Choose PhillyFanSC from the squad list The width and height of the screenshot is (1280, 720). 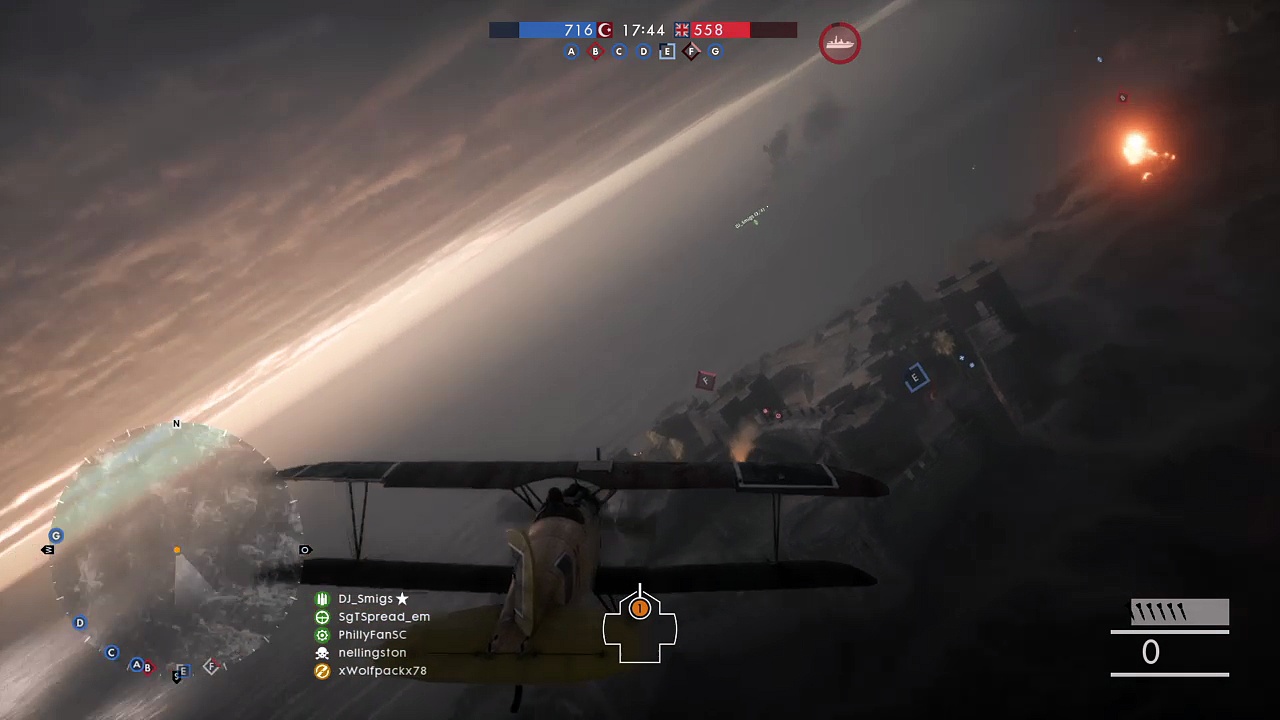(x=372, y=635)
